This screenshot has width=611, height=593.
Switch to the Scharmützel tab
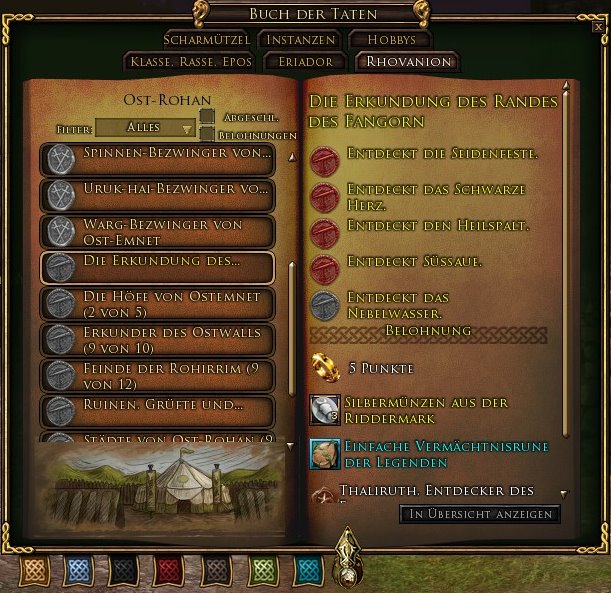(207, 40)
